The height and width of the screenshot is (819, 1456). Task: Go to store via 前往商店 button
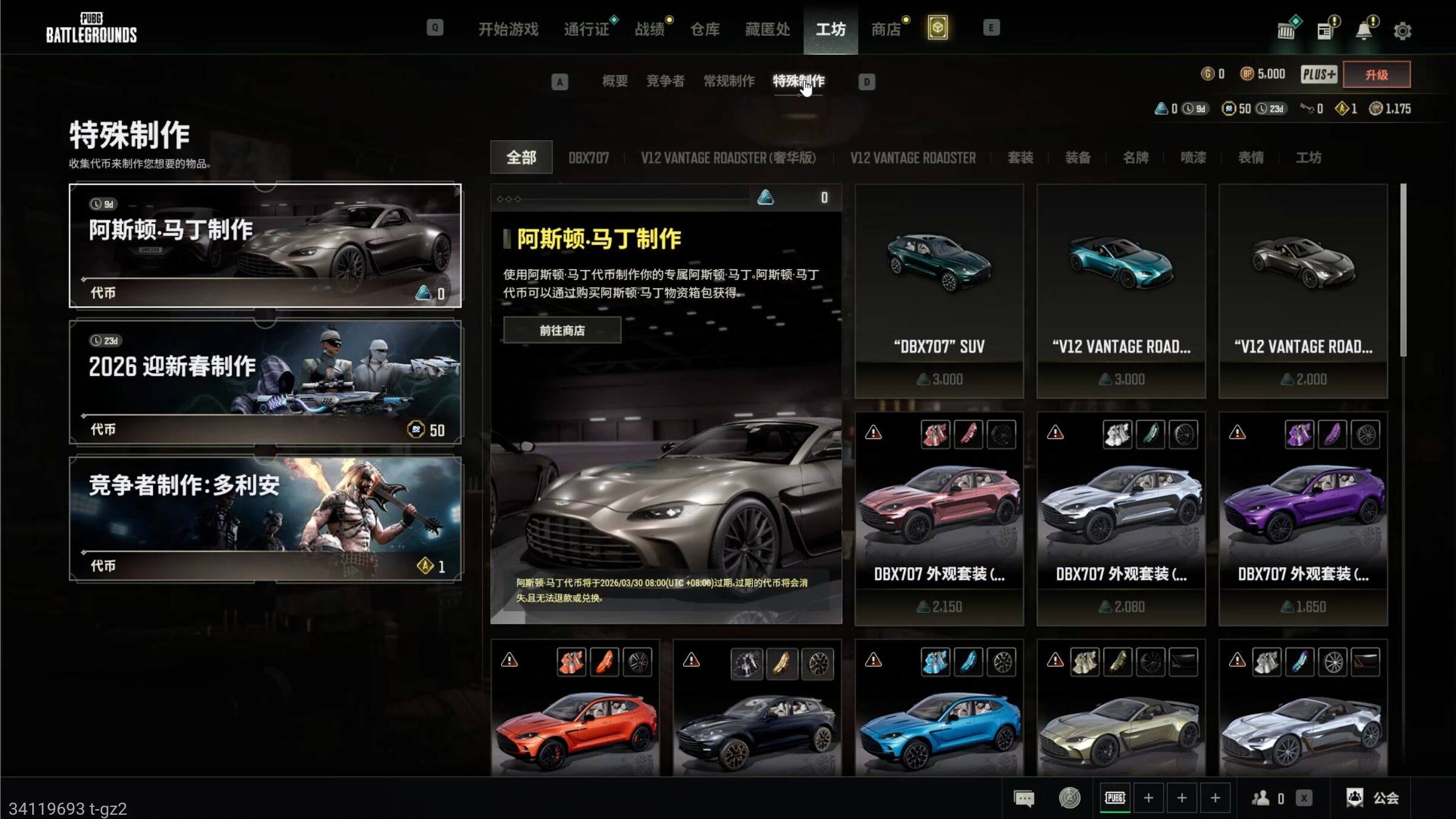point(562,331)
